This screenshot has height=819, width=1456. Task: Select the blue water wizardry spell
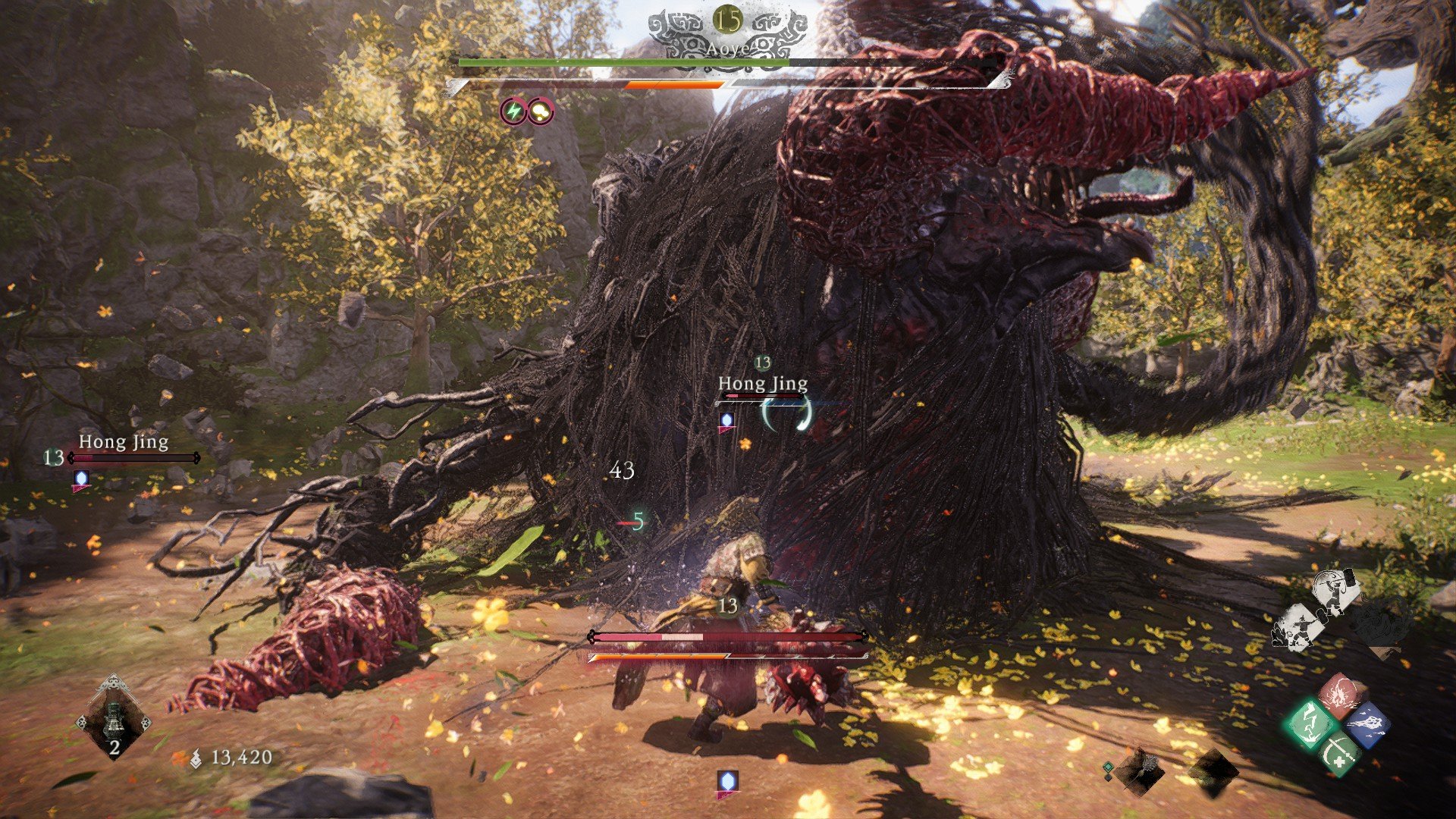(x=1369, y=725)
